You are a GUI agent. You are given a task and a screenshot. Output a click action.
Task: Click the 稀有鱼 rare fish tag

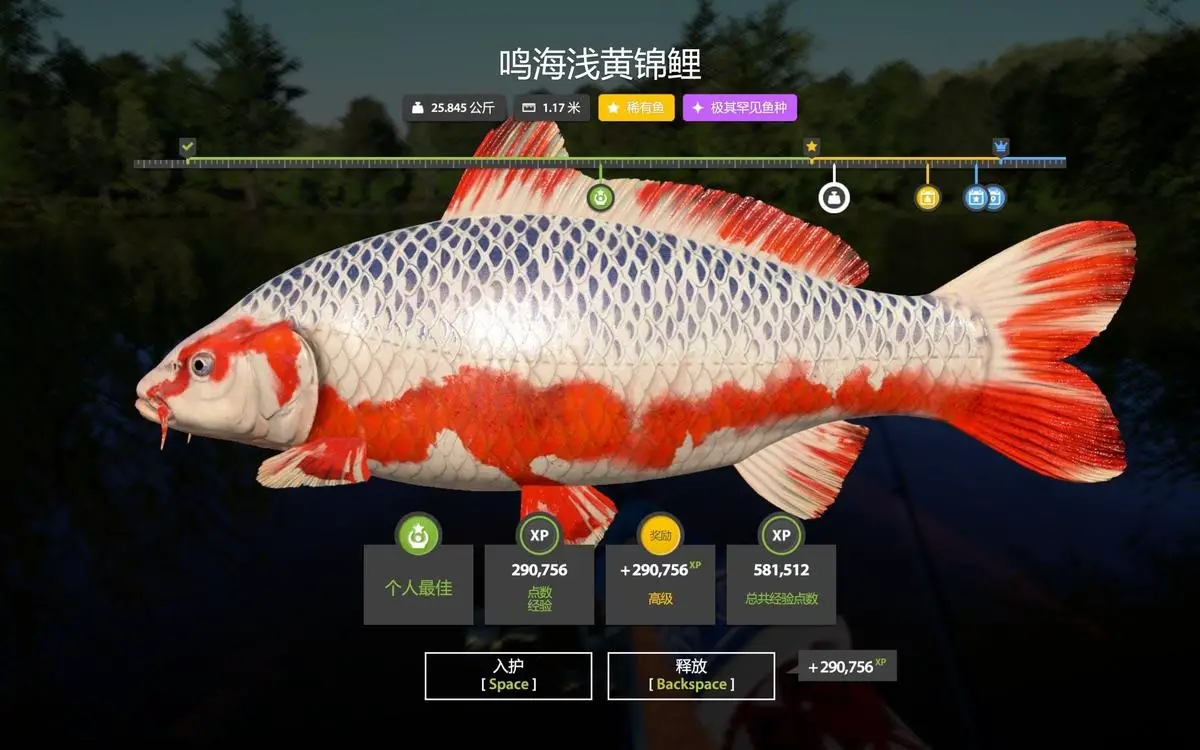[637, 108]
